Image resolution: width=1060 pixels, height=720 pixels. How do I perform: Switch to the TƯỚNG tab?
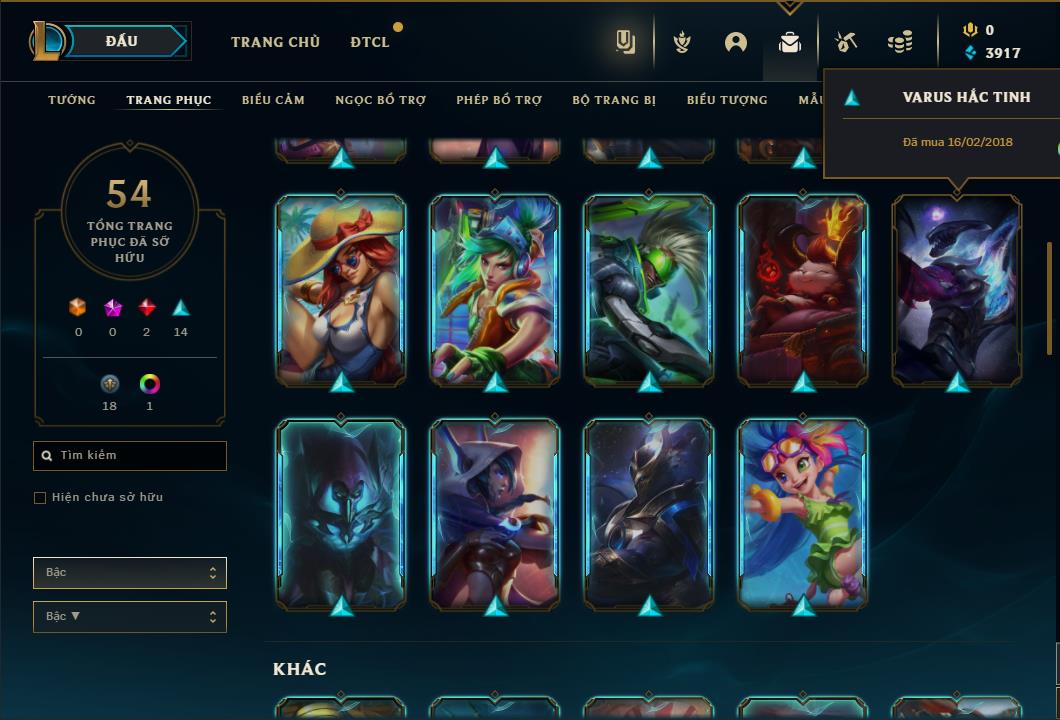tap(72, 100)
